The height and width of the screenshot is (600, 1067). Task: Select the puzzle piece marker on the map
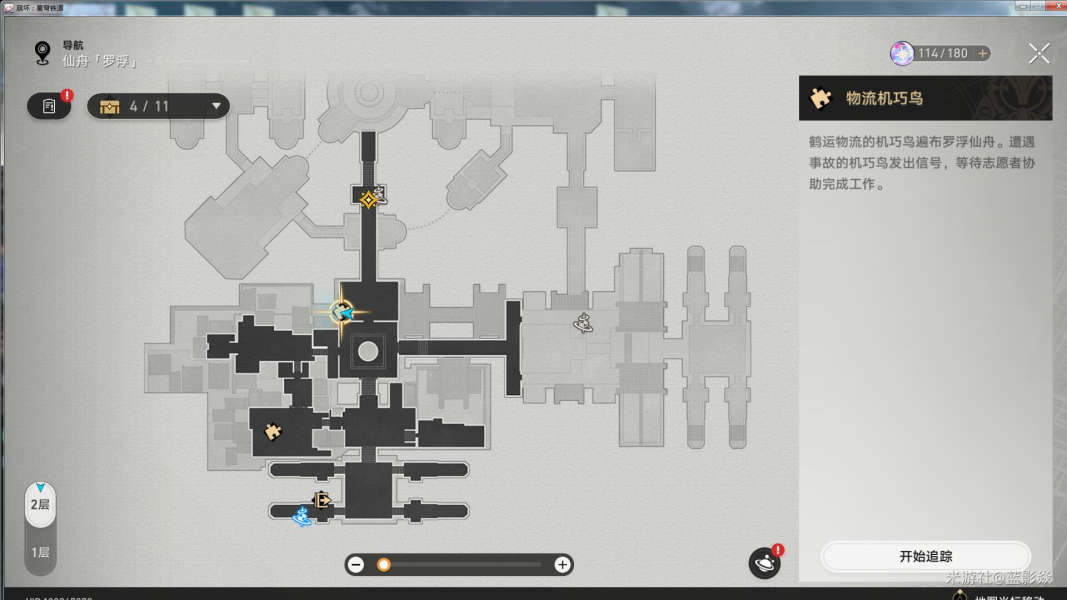tap(271, 432)
